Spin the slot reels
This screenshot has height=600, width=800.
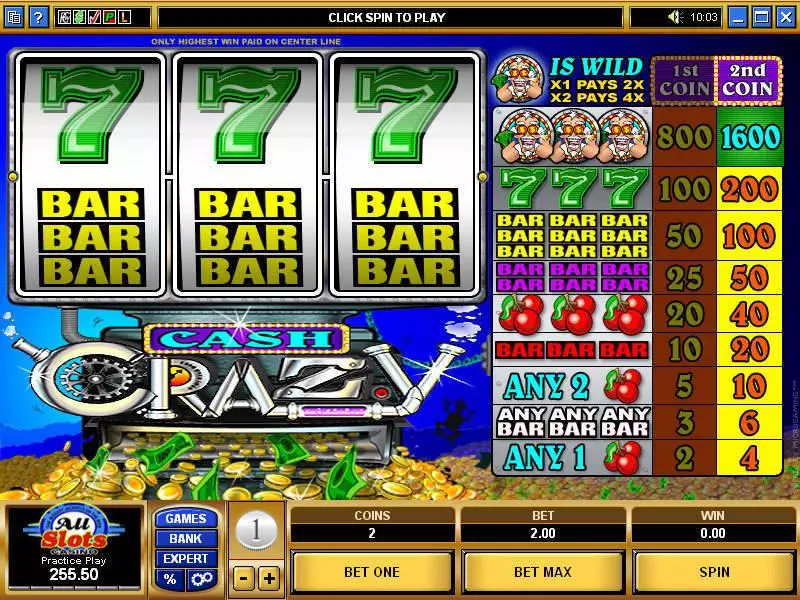[714, 572]
